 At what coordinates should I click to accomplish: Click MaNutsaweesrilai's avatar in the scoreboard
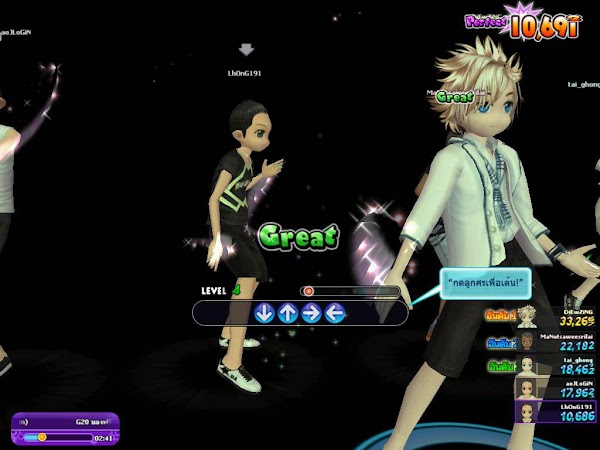click(527, 342)
